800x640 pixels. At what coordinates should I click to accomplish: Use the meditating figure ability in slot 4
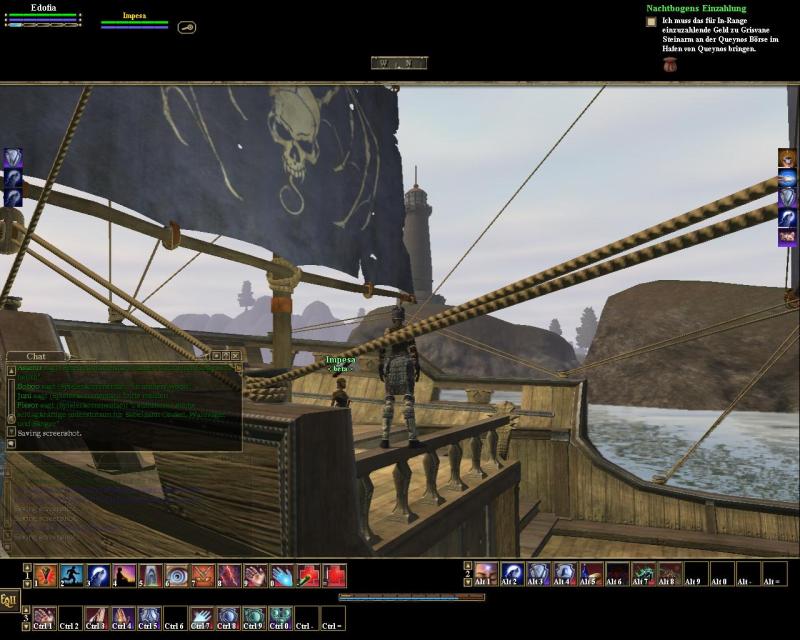[x=124, y=575]
